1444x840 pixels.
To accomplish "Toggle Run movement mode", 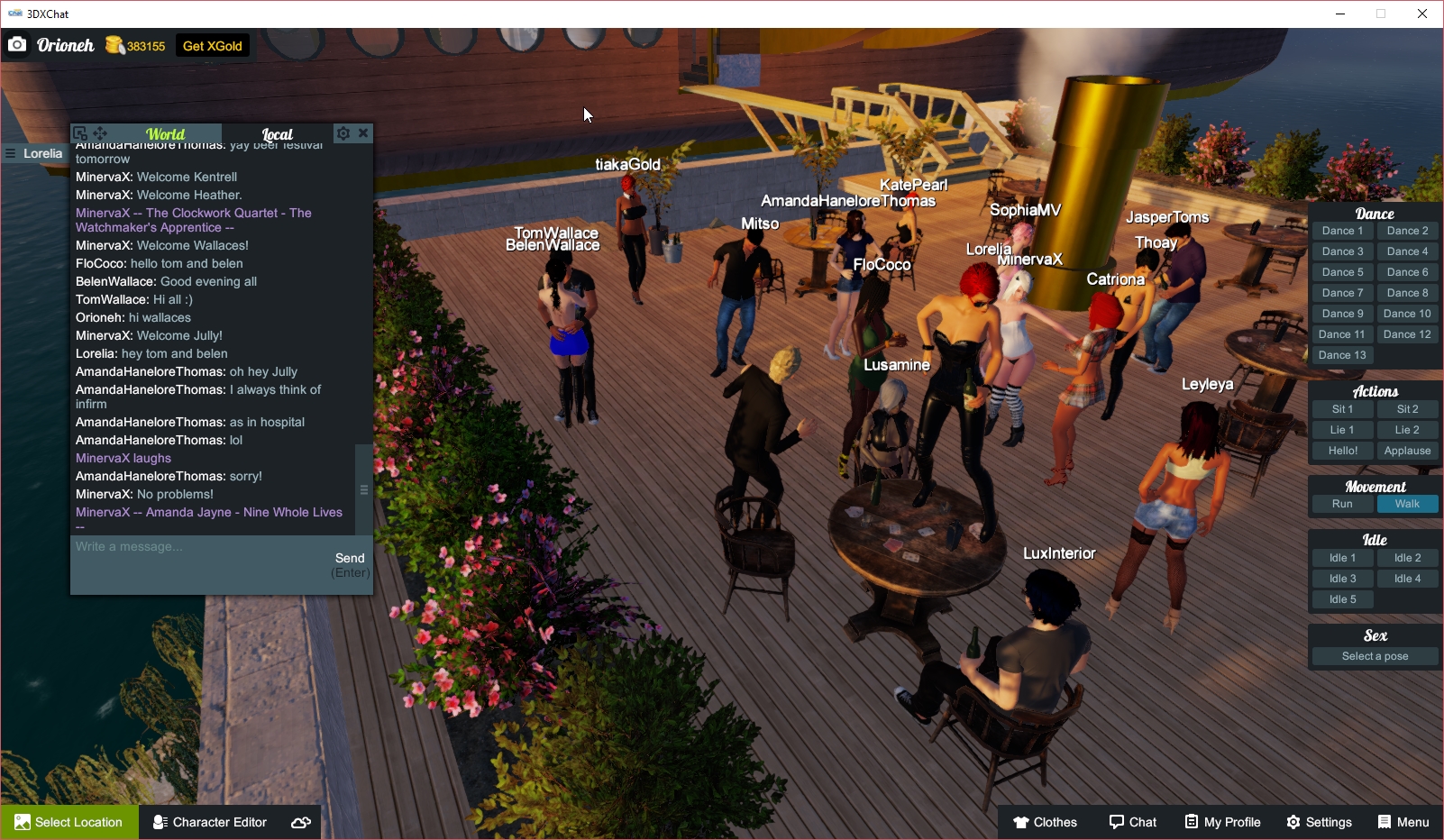I will (x=1342, y=504).
